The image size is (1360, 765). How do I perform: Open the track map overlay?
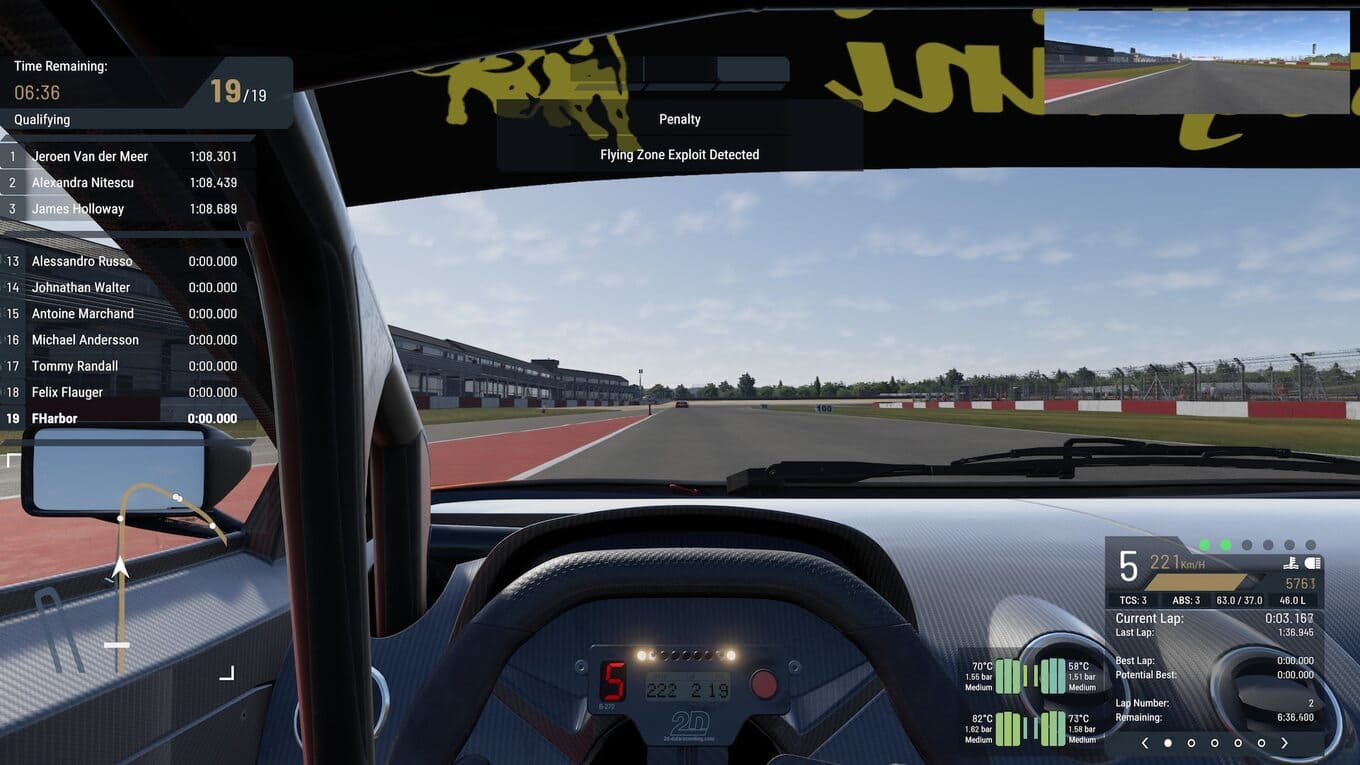click(x=150, y=570)
